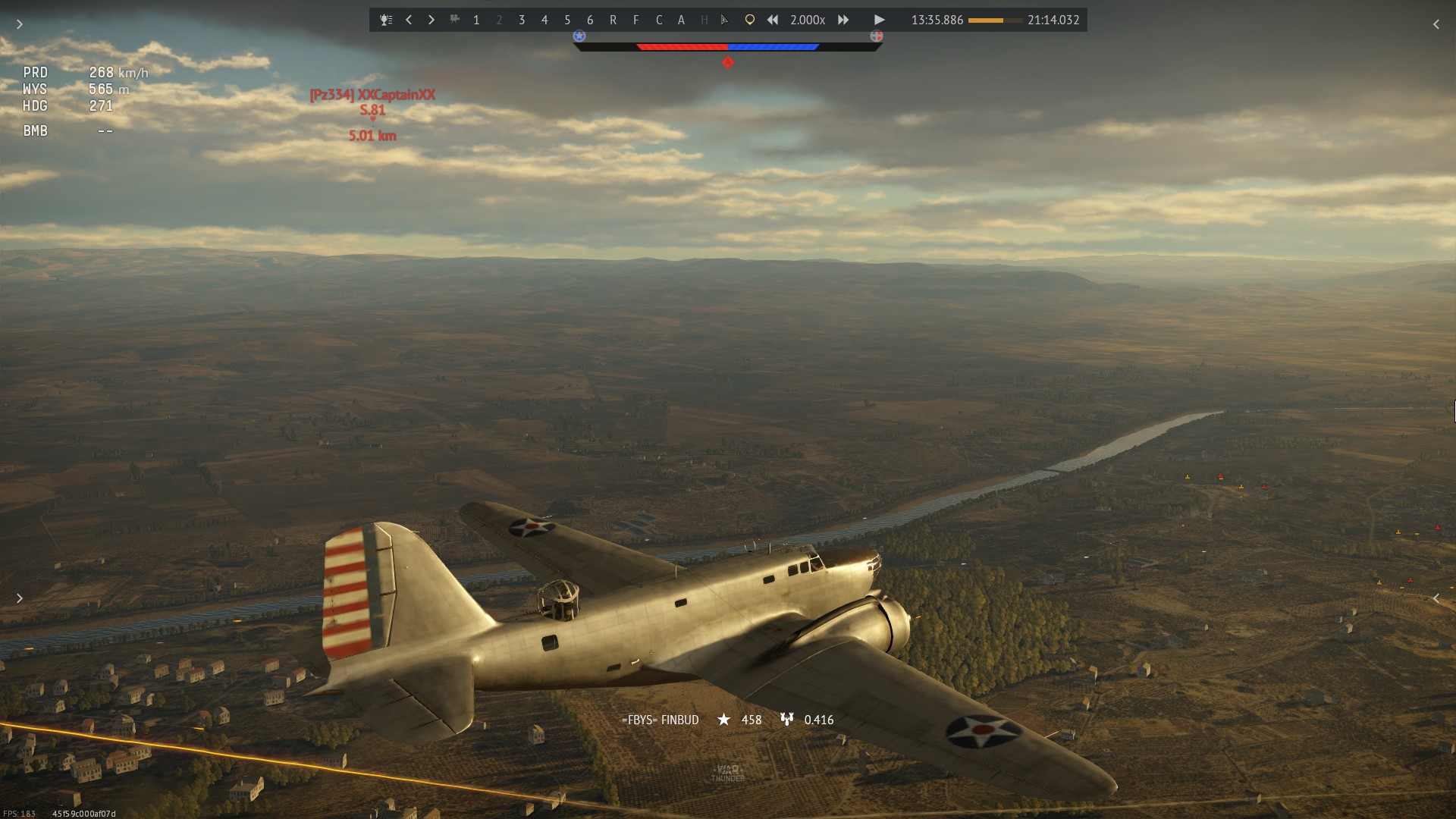Select camera view number 1
The width and height of the screenshot is (1456, 819).
476,20
